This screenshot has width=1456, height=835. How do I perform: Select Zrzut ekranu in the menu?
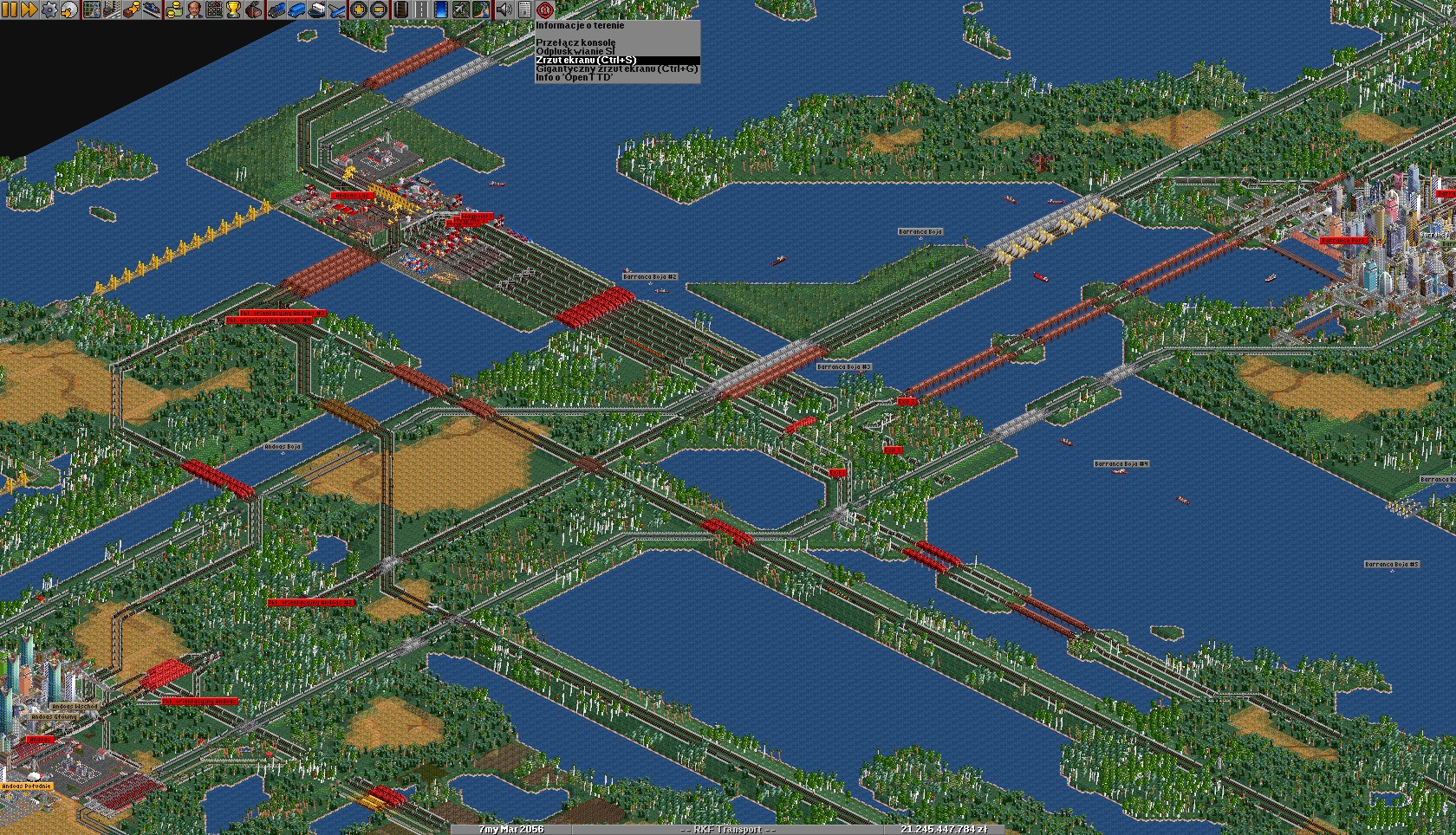pyautogui.click(x=574, y=61)
